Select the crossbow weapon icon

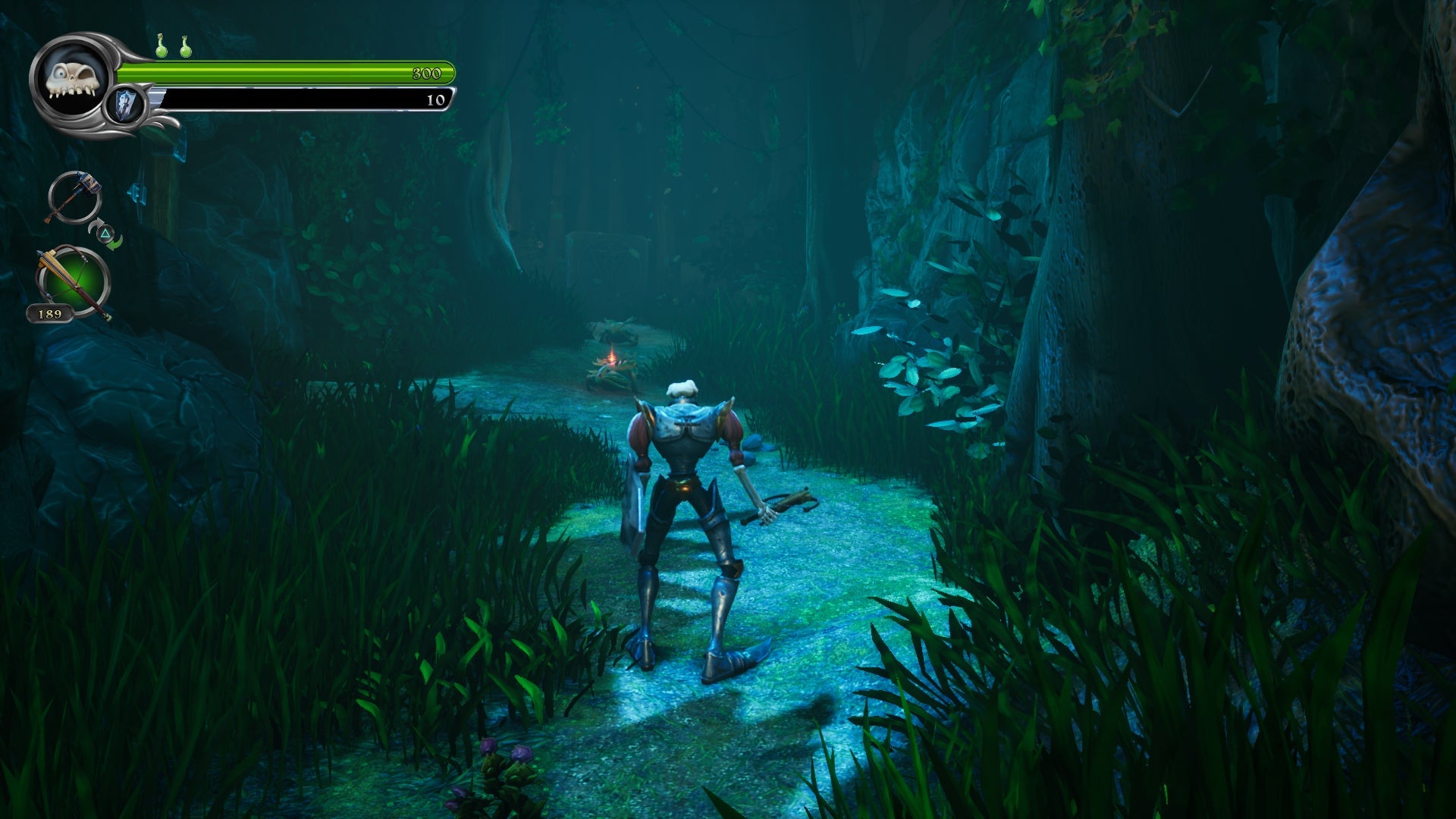click(73, 281)
